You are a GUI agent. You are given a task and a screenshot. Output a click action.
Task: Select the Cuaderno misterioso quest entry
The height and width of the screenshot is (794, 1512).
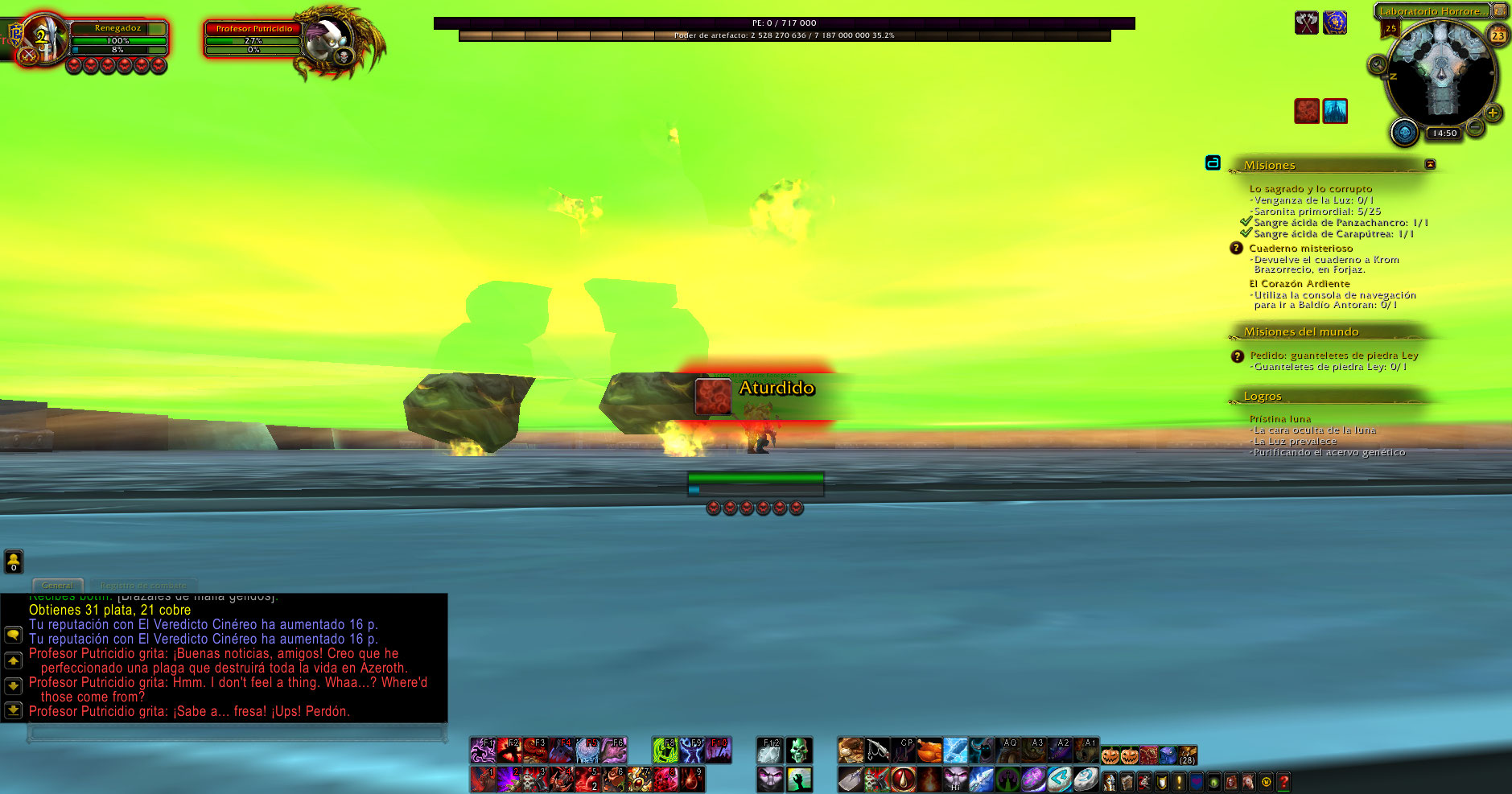pyautogui.click(x=1300, y=249)
